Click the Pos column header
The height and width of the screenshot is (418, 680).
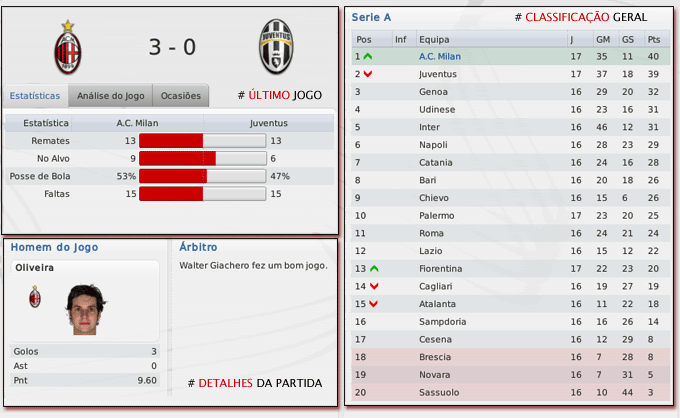click(x=363, y=39)
